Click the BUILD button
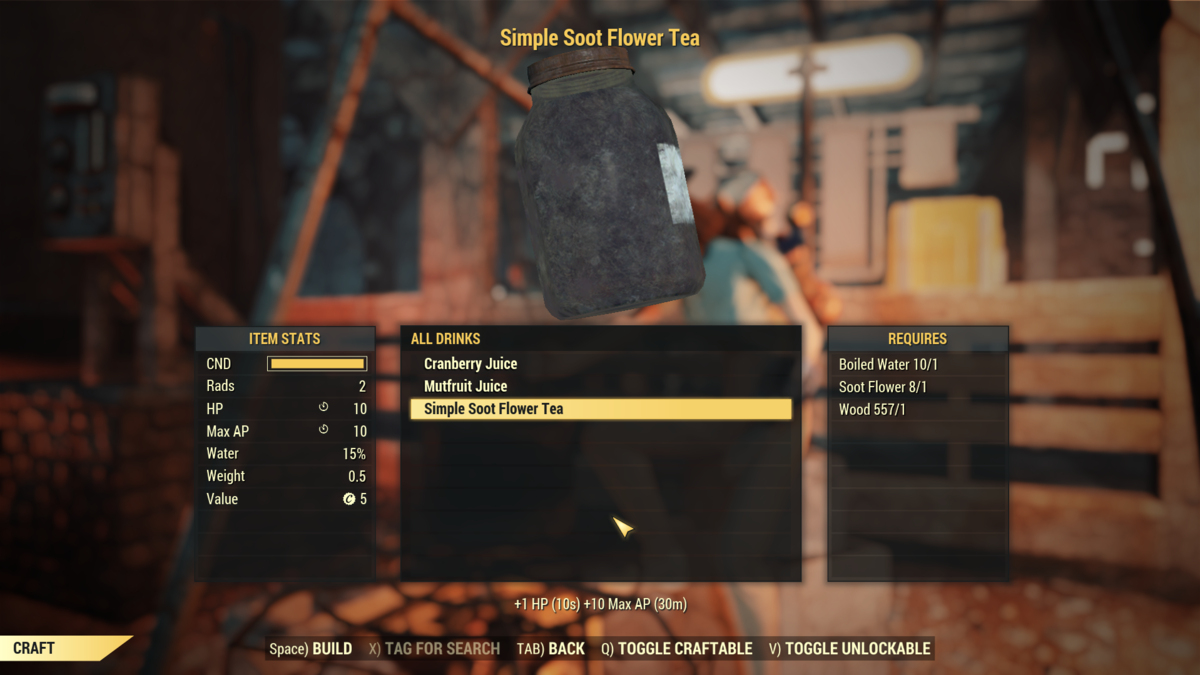 (311, 649)
